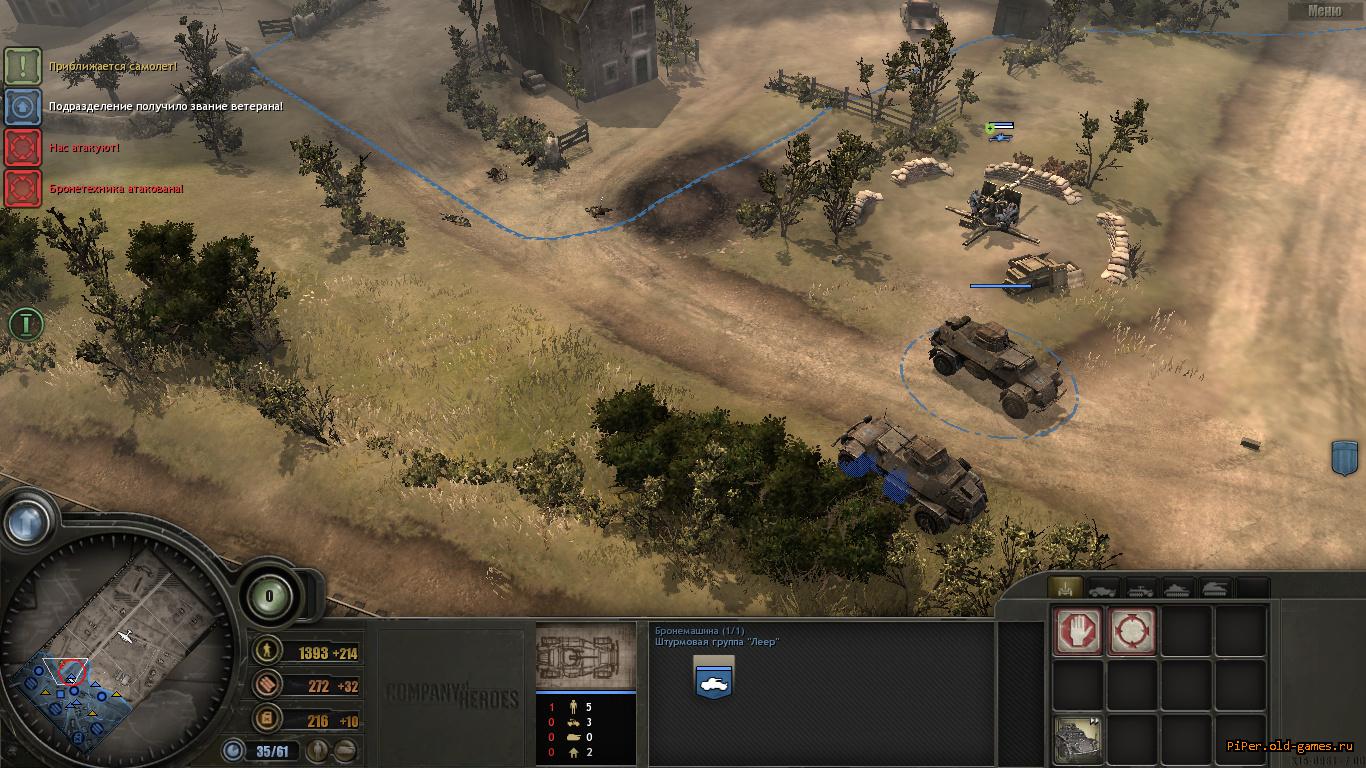This screenshot has height=768, width=1366.
Task: Select the unit promoted to veteran notification
Action: [22, 106]
